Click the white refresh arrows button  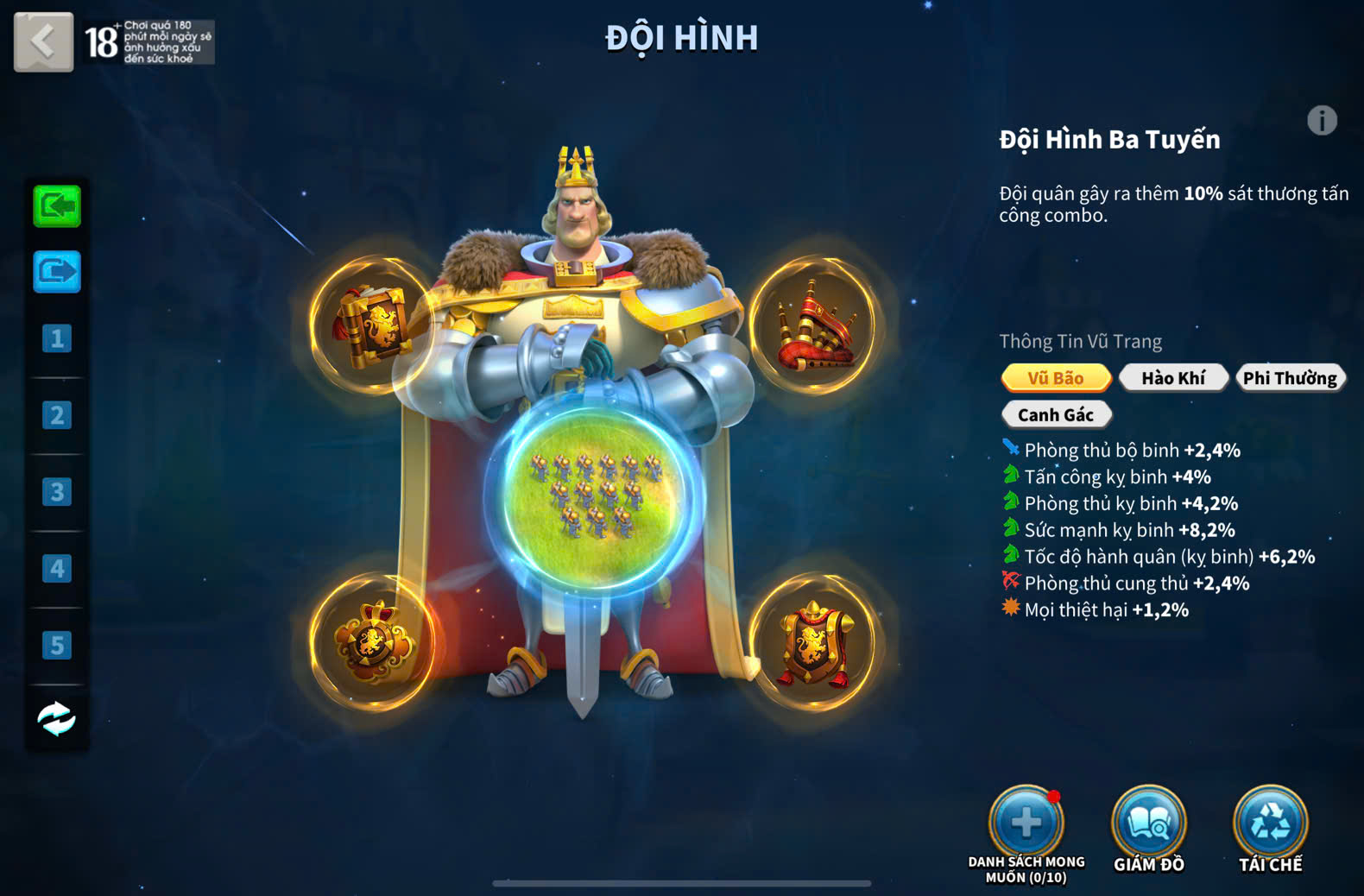[x=57, y=718]
